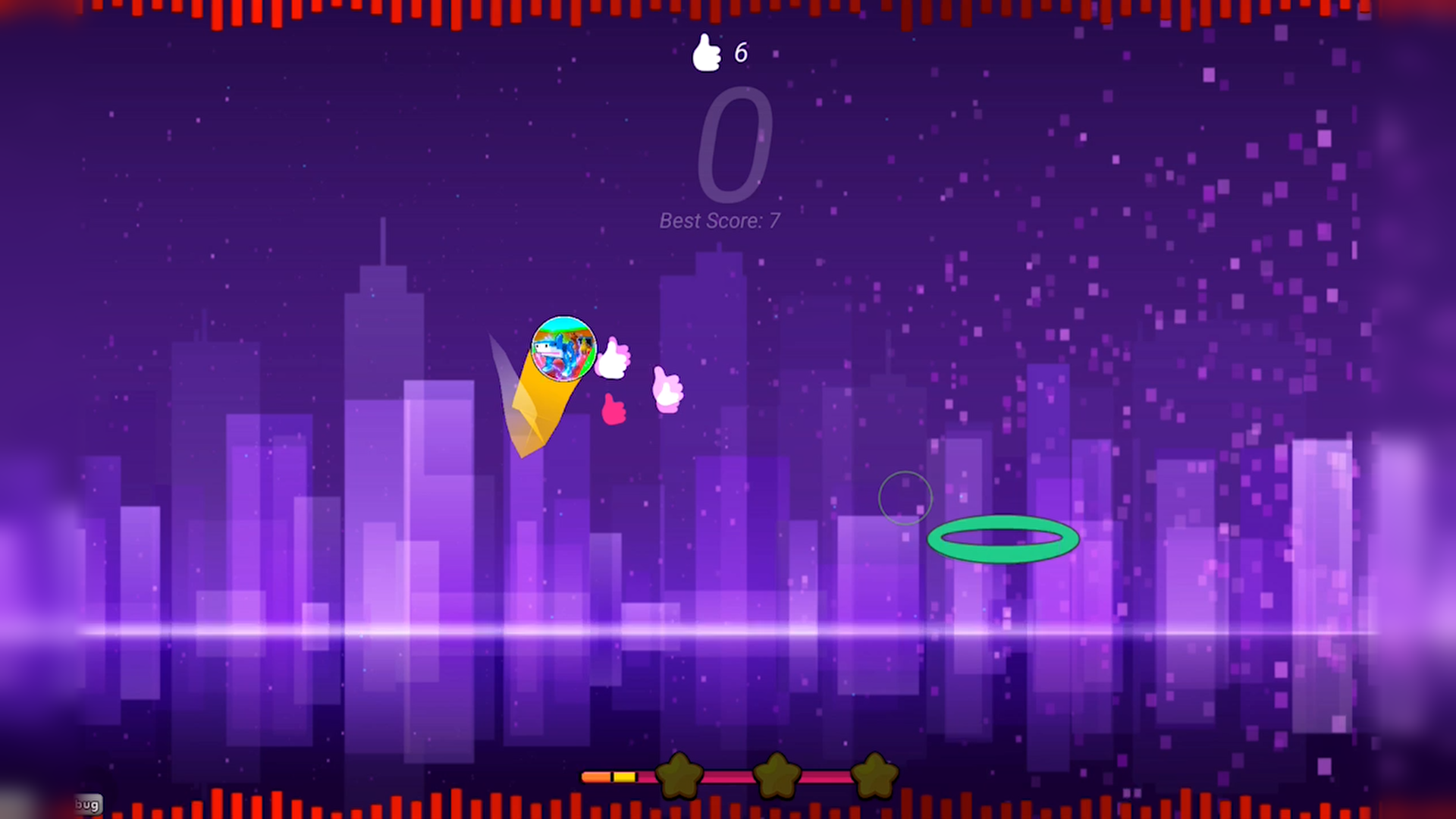This screenshot has height=819, width=1456.
Task: Click the tallest red equalizer bar at top
Action: pos(218,14)
